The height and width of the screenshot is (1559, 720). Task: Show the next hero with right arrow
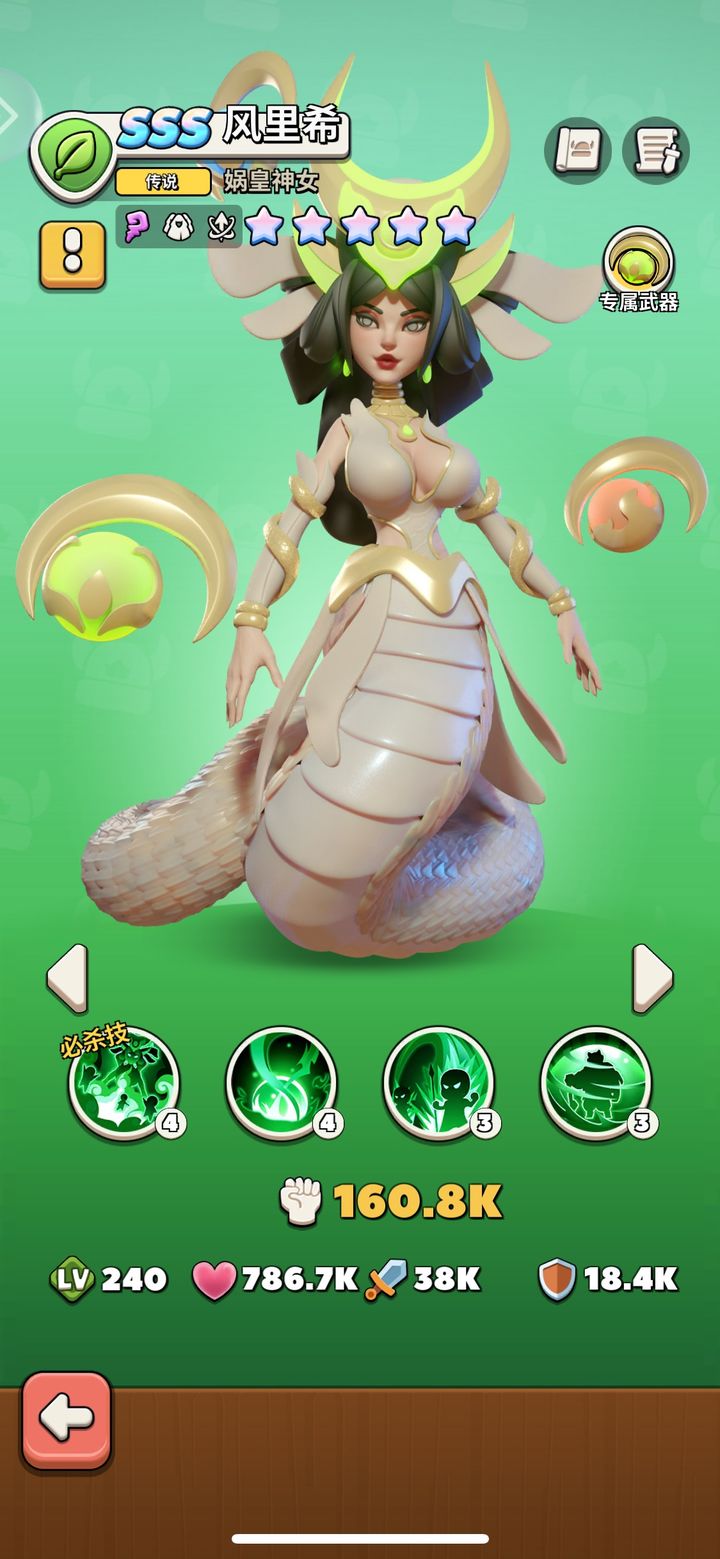point(652,979)
